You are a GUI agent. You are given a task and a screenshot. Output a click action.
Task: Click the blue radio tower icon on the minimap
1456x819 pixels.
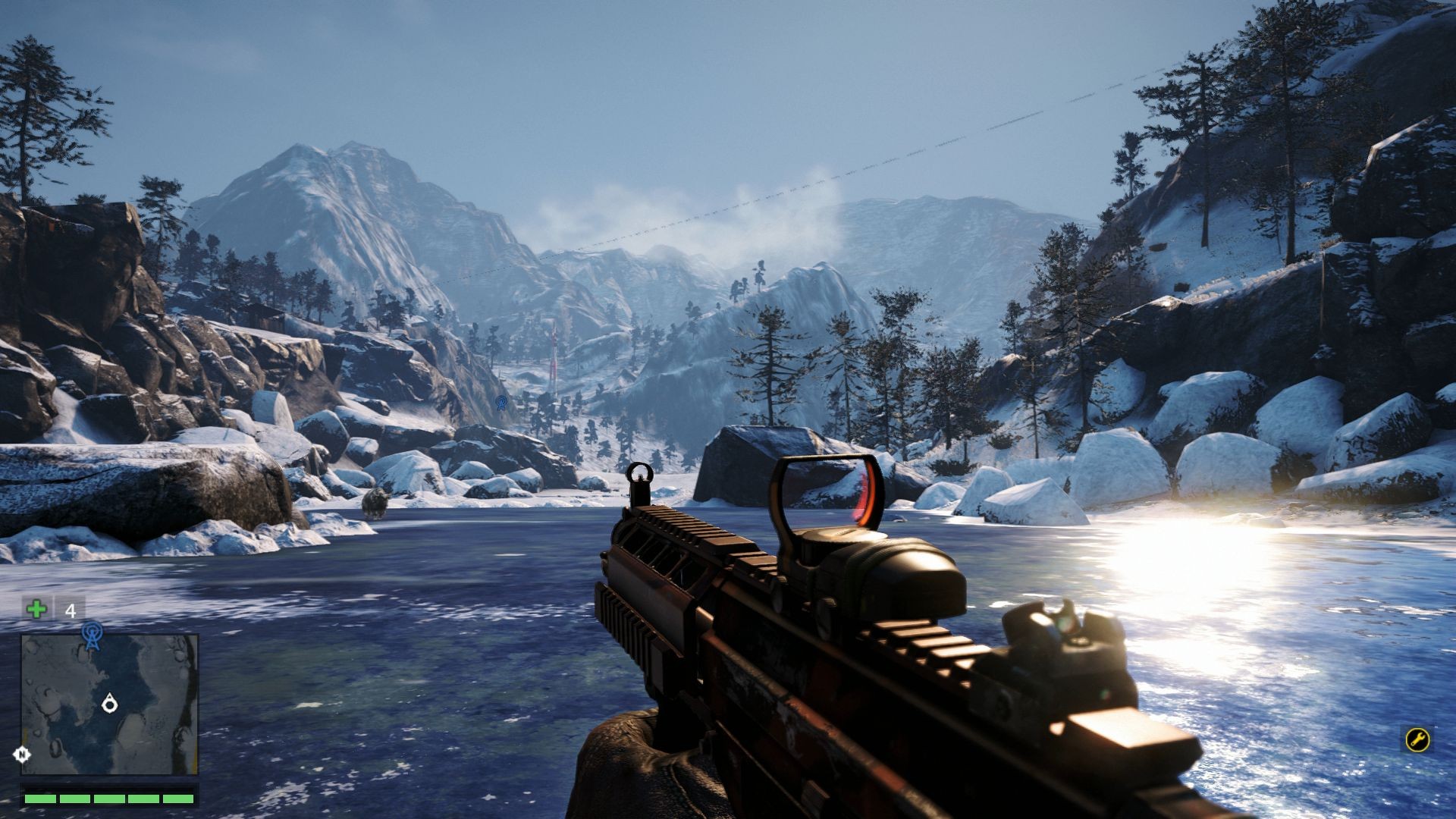pos(93,635)
